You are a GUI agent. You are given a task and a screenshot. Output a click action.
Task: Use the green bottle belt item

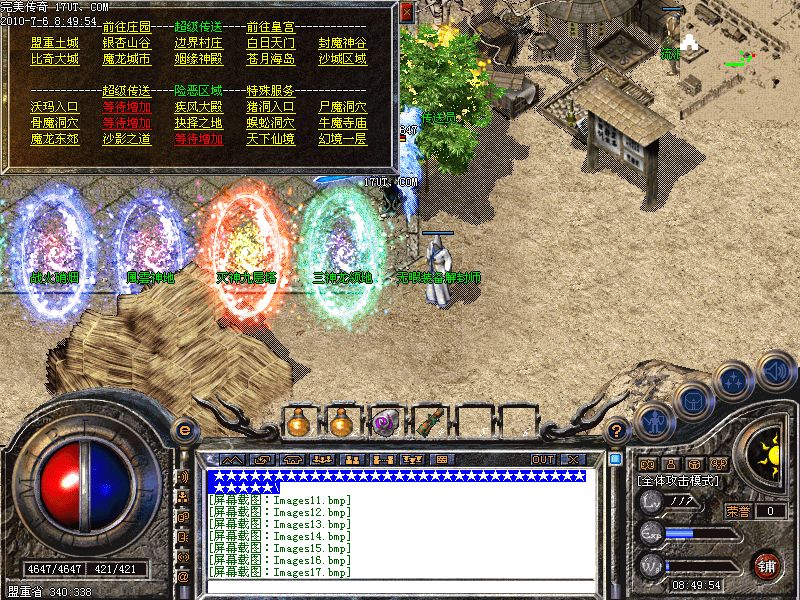click(429, 423)
